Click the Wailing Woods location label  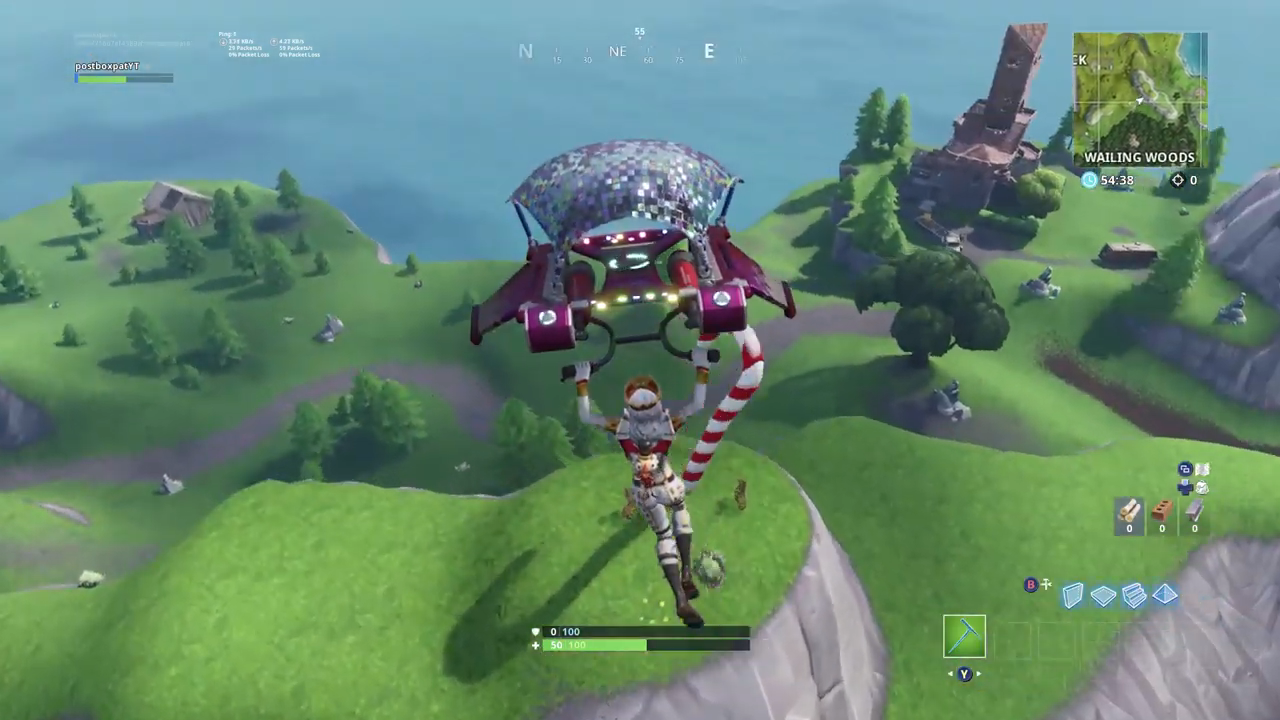[1139, 157]
